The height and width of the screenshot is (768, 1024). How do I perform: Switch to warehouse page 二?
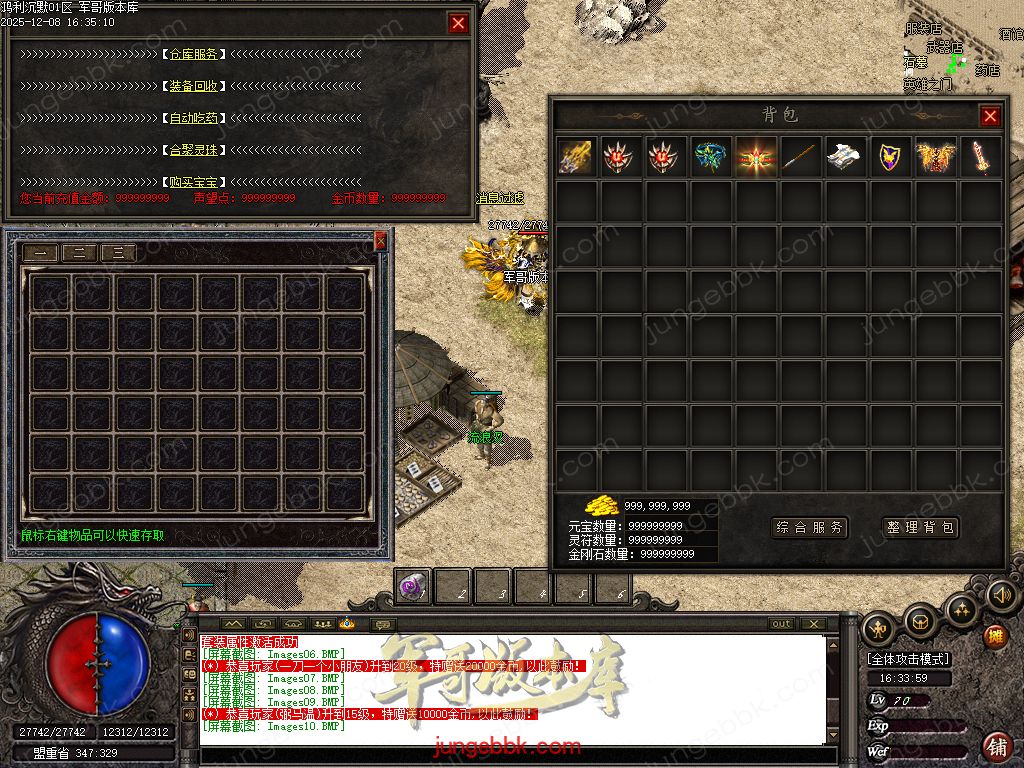(79, 253)
